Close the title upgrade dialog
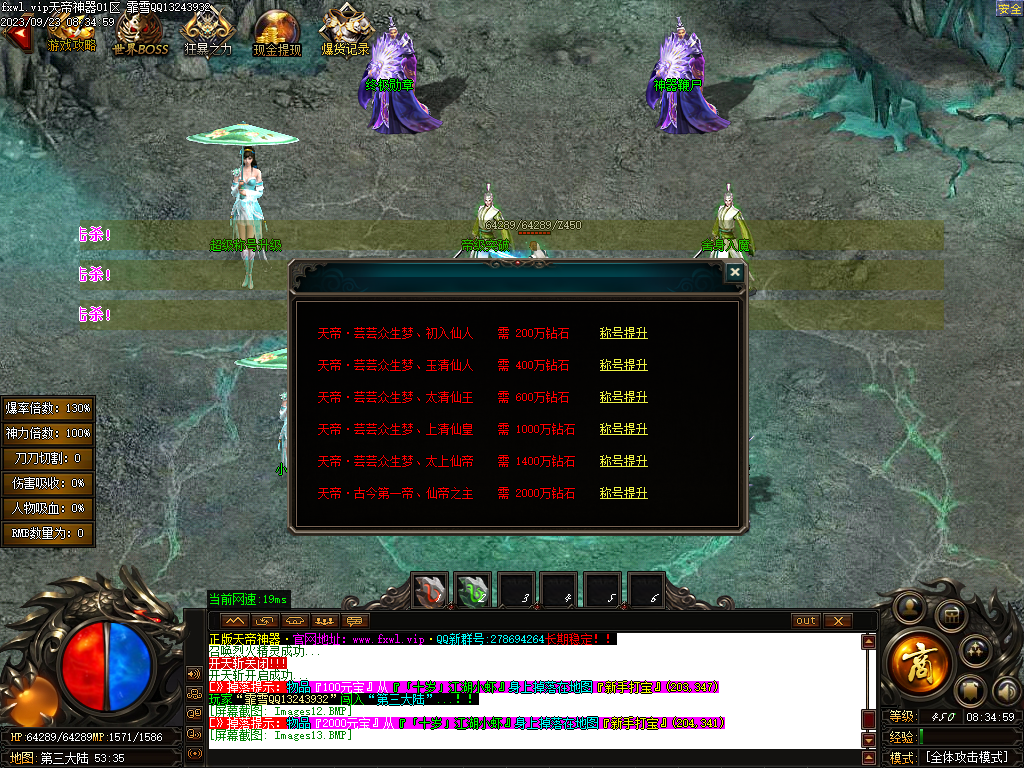The width and height of the screenshot is (1024, 768). pos(735,272)
